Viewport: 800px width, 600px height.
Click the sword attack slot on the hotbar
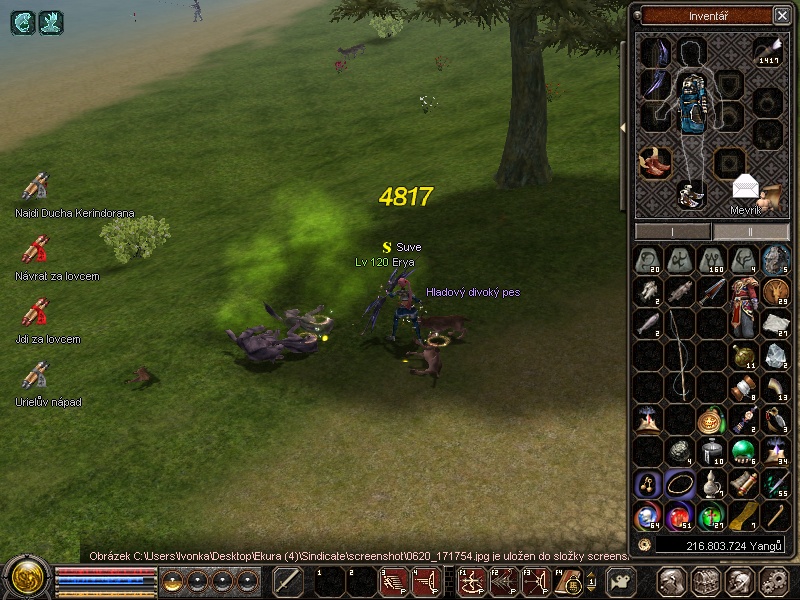coord(288,581)
